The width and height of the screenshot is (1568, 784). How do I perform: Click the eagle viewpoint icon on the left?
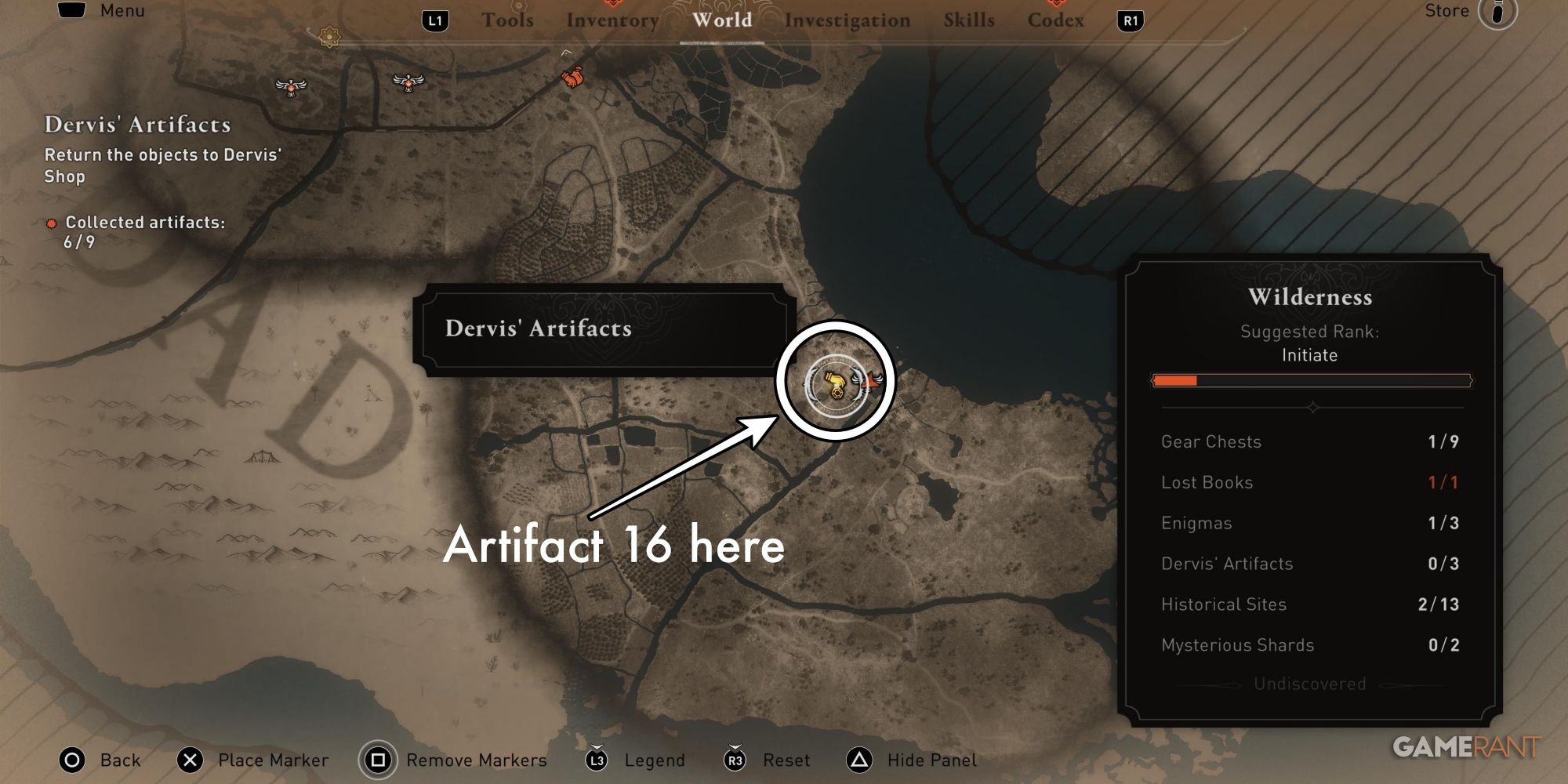(290, 86)
